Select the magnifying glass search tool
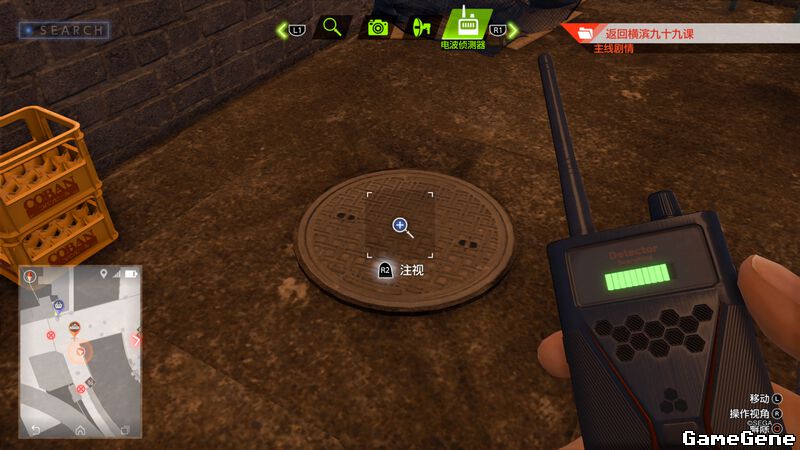Image resolution: width=800 pixels, height=450 pixels. click(x=332, y=28)
